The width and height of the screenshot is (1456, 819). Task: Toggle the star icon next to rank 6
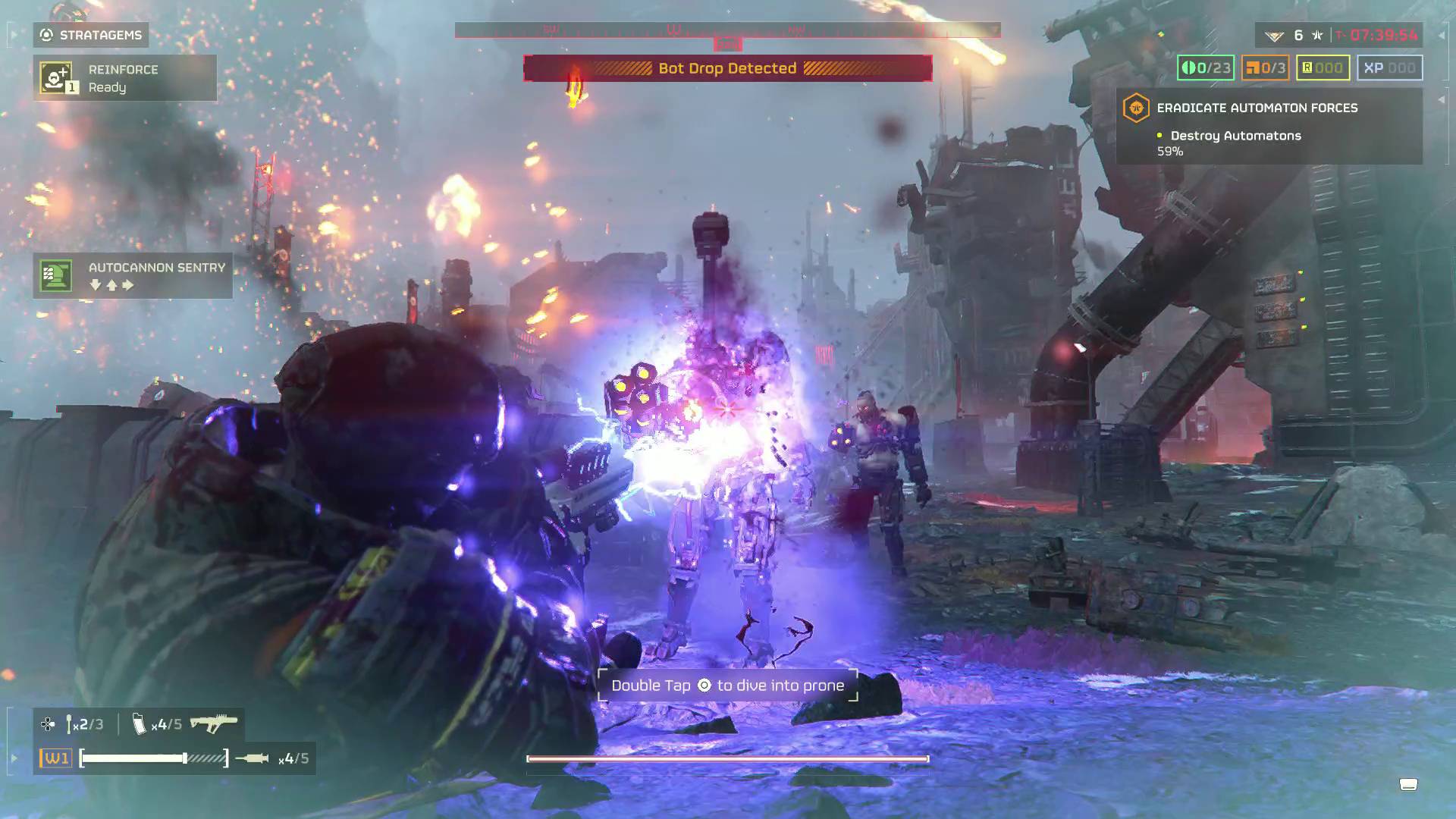(1317, 36)
